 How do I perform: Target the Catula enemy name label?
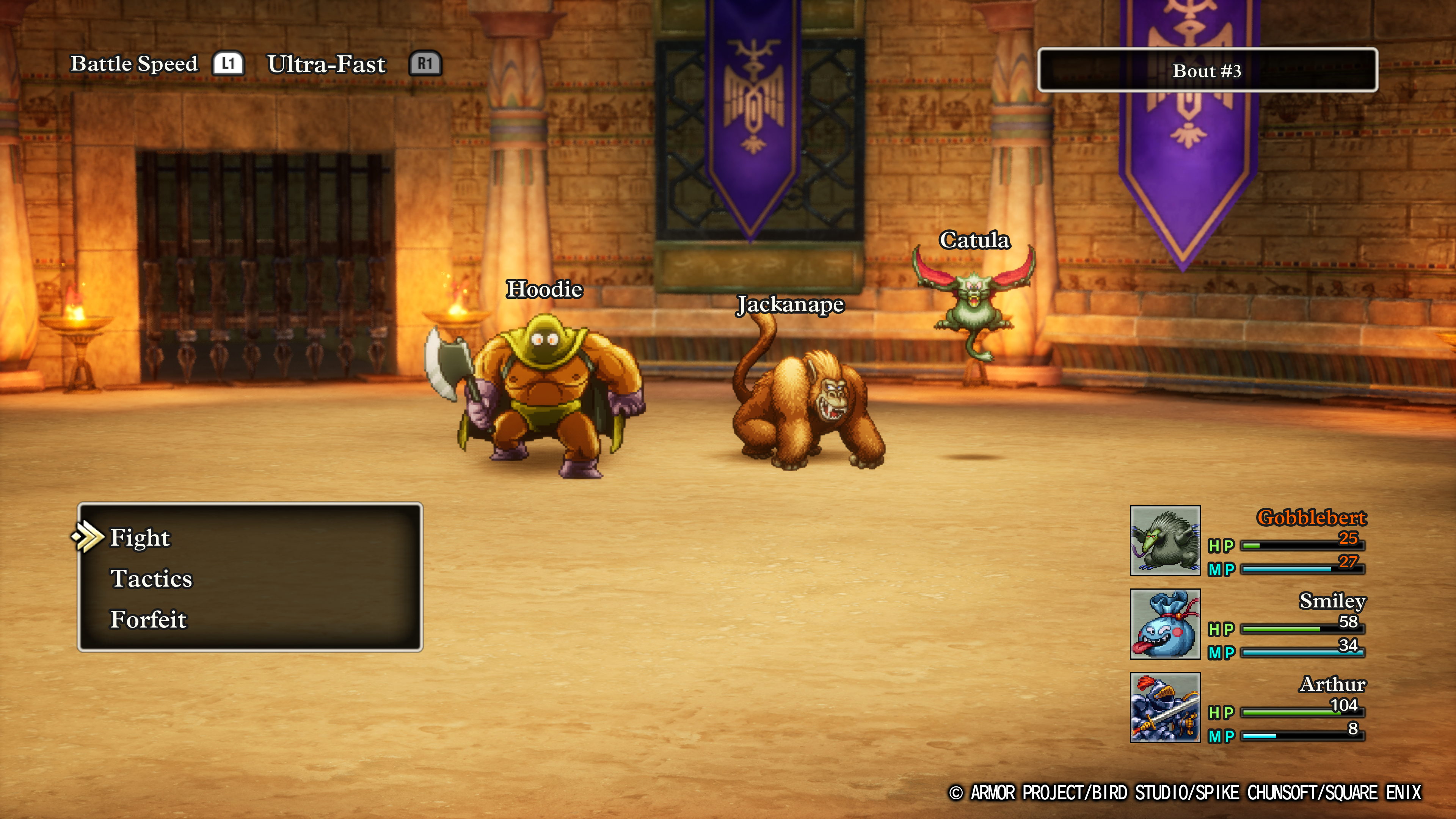coord(974,240)
